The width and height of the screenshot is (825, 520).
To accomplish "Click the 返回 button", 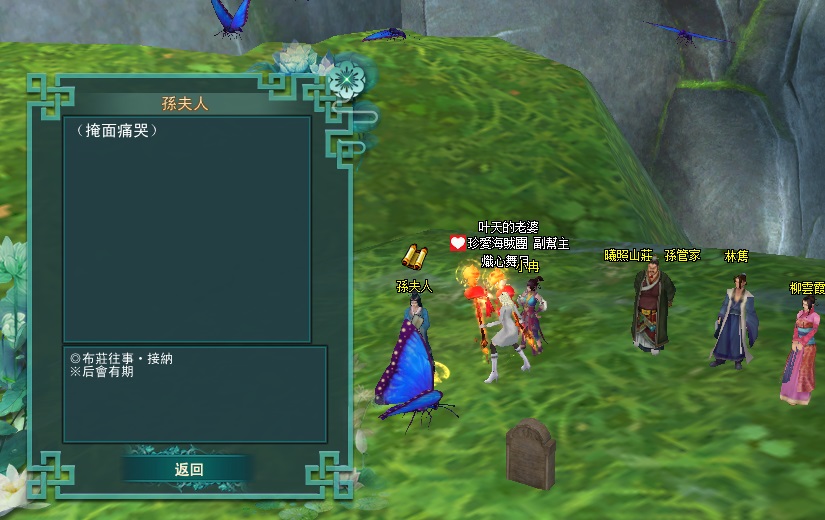I will (188, 469).
